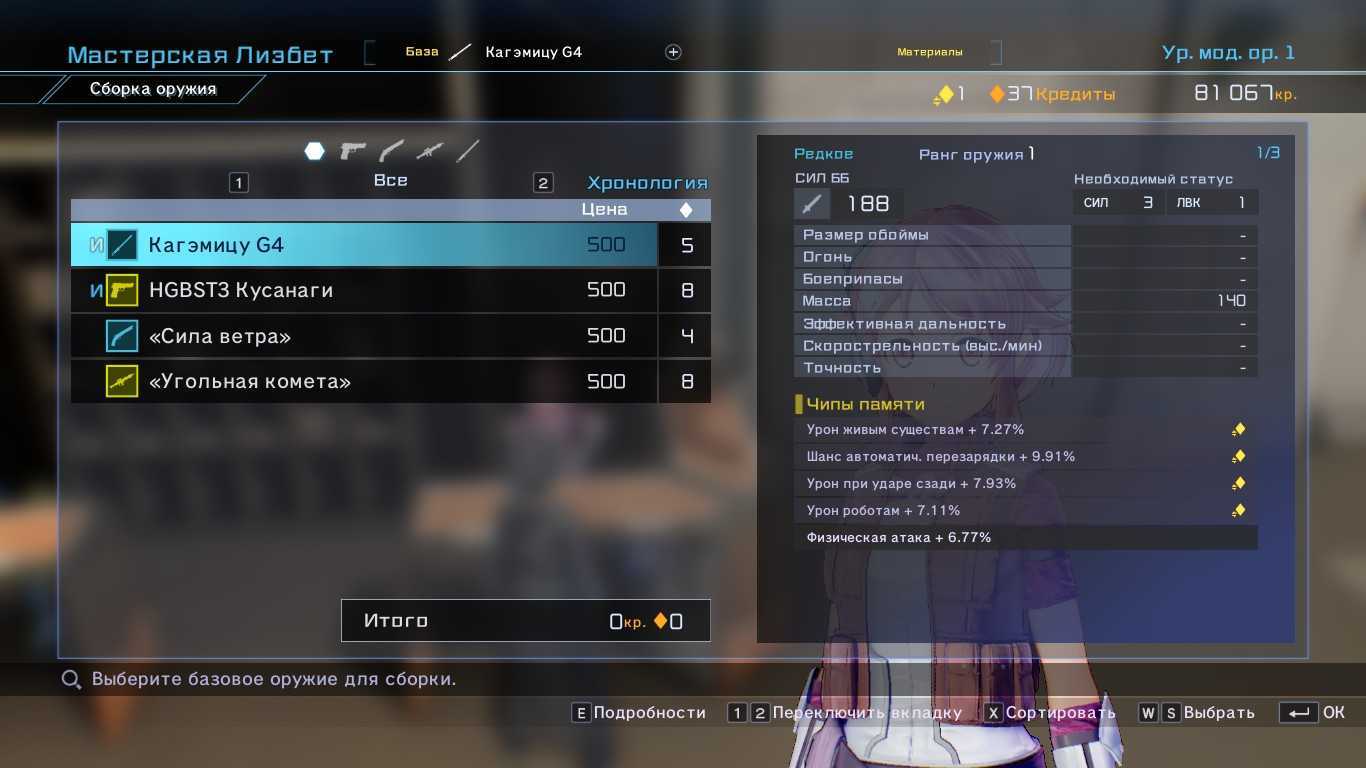Select the Шанс автоматич. перезарядки chip
This screenshot has width=1366, height=768.
[x=1025, y=457]
